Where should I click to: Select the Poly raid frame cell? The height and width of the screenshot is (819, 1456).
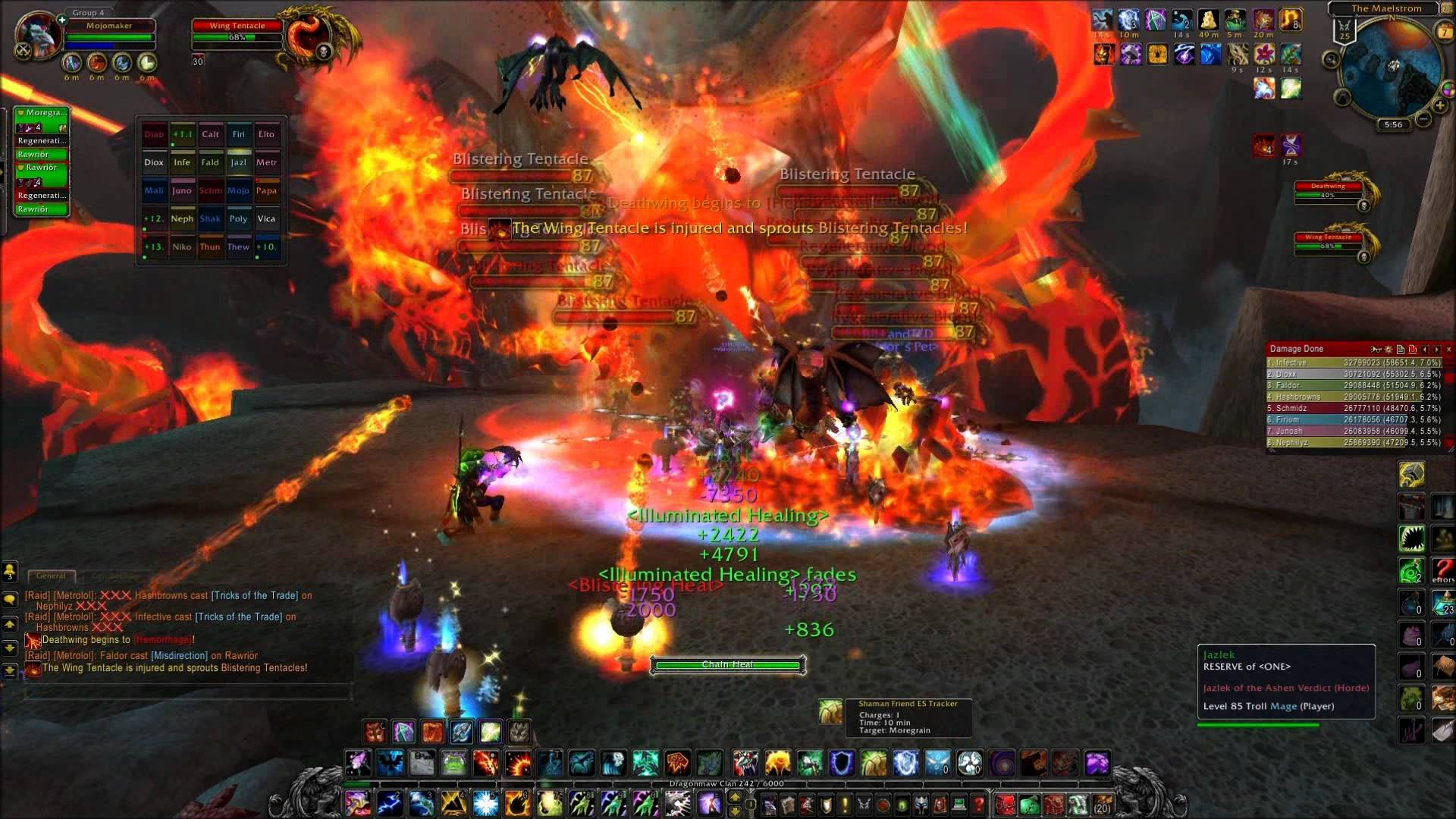click(238, 218)
